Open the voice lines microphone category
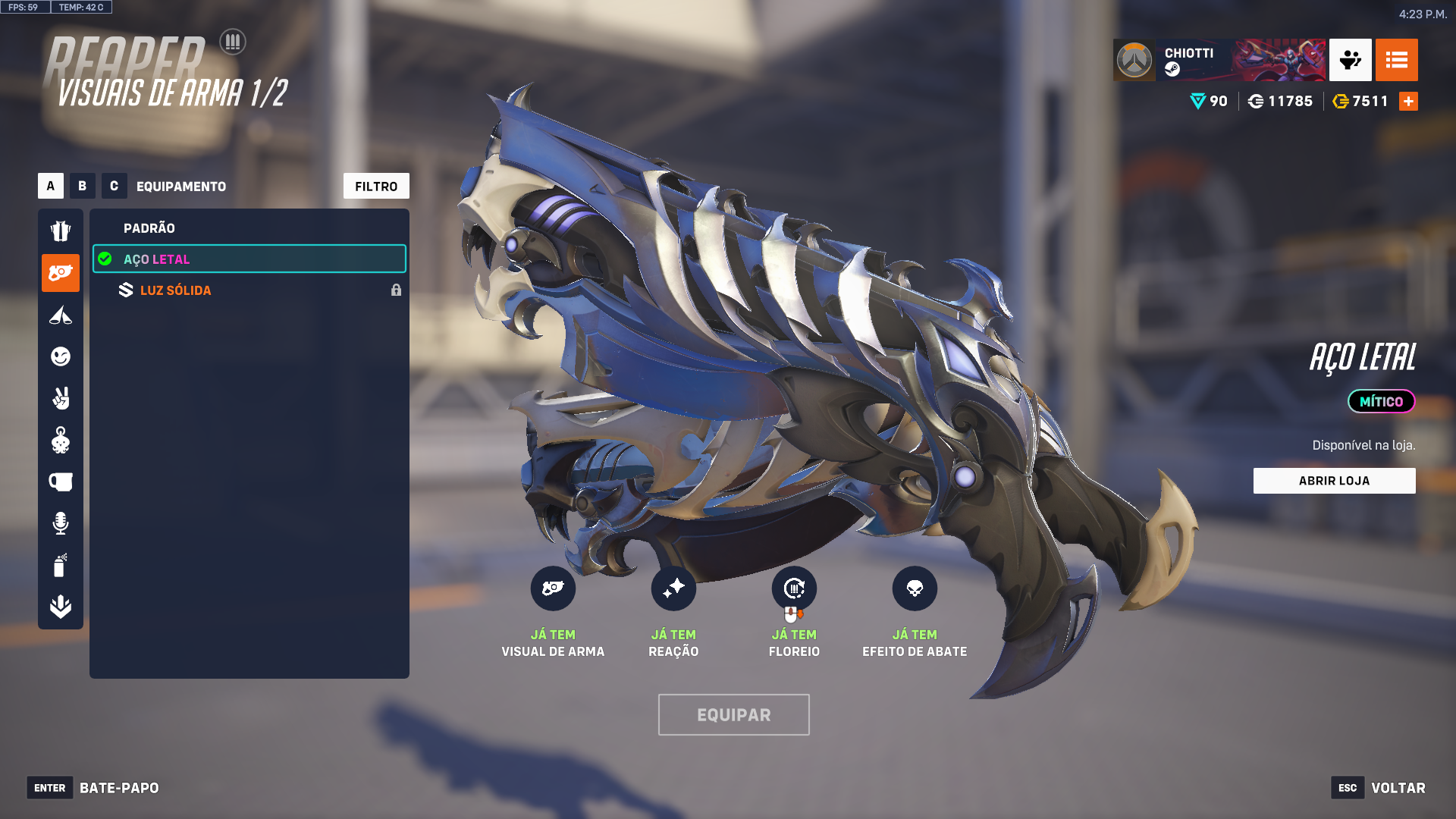 click(61, 523)
